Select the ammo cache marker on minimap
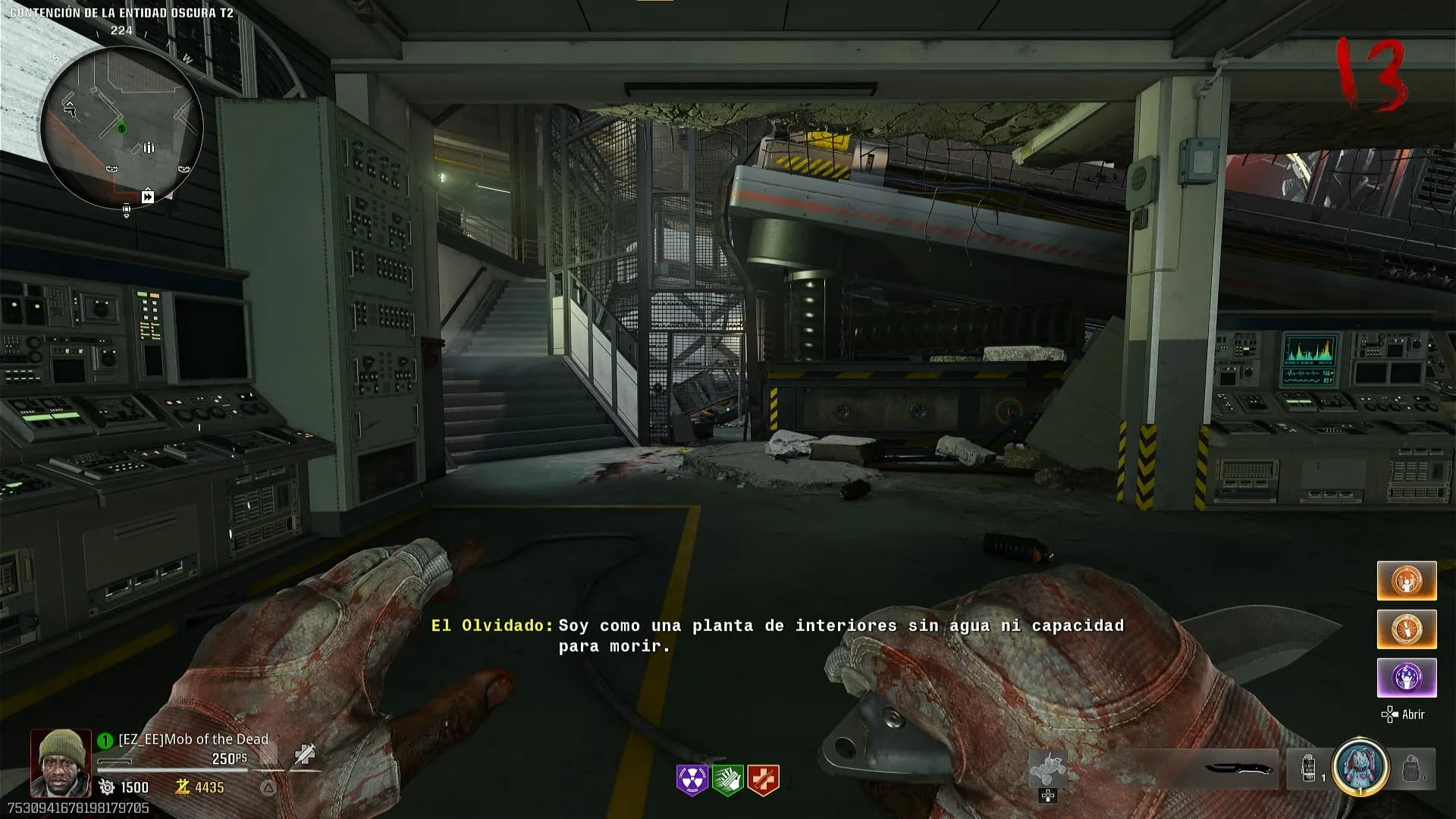This screenshot has height=819, width=1456. click(149, 147)
